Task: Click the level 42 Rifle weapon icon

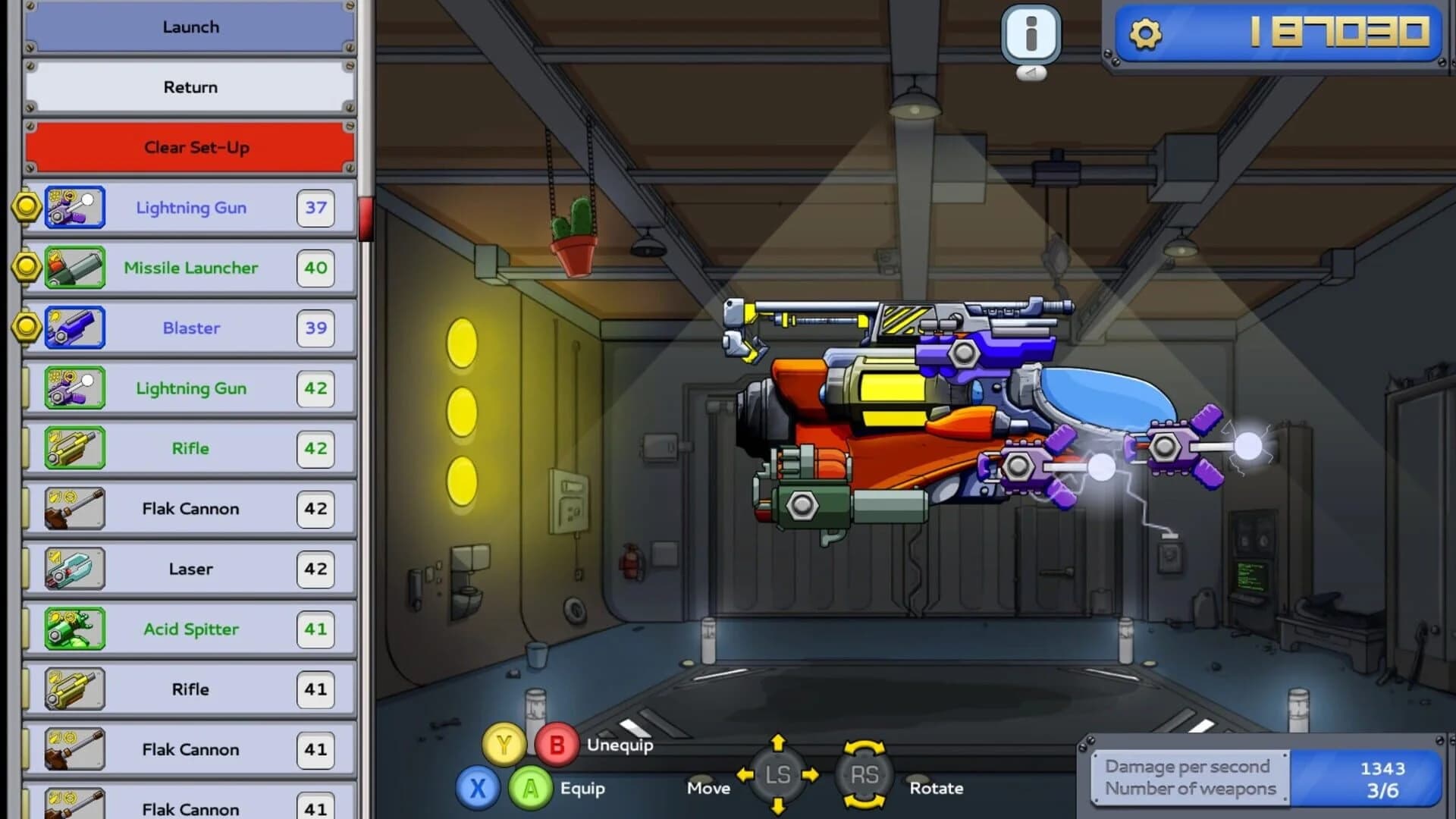Action: click(74, 448)
